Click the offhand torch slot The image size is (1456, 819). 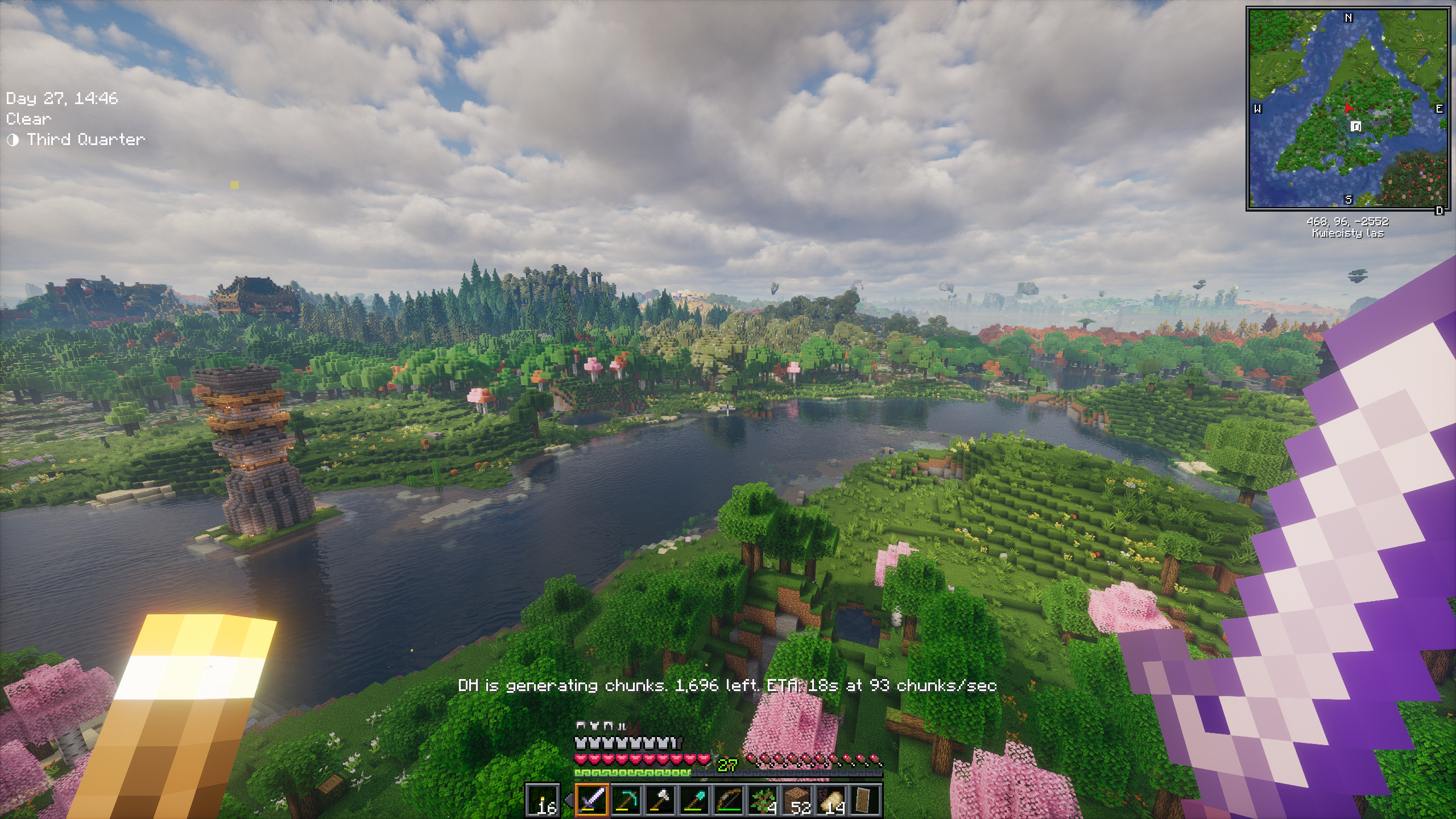[x=543, y=800]
